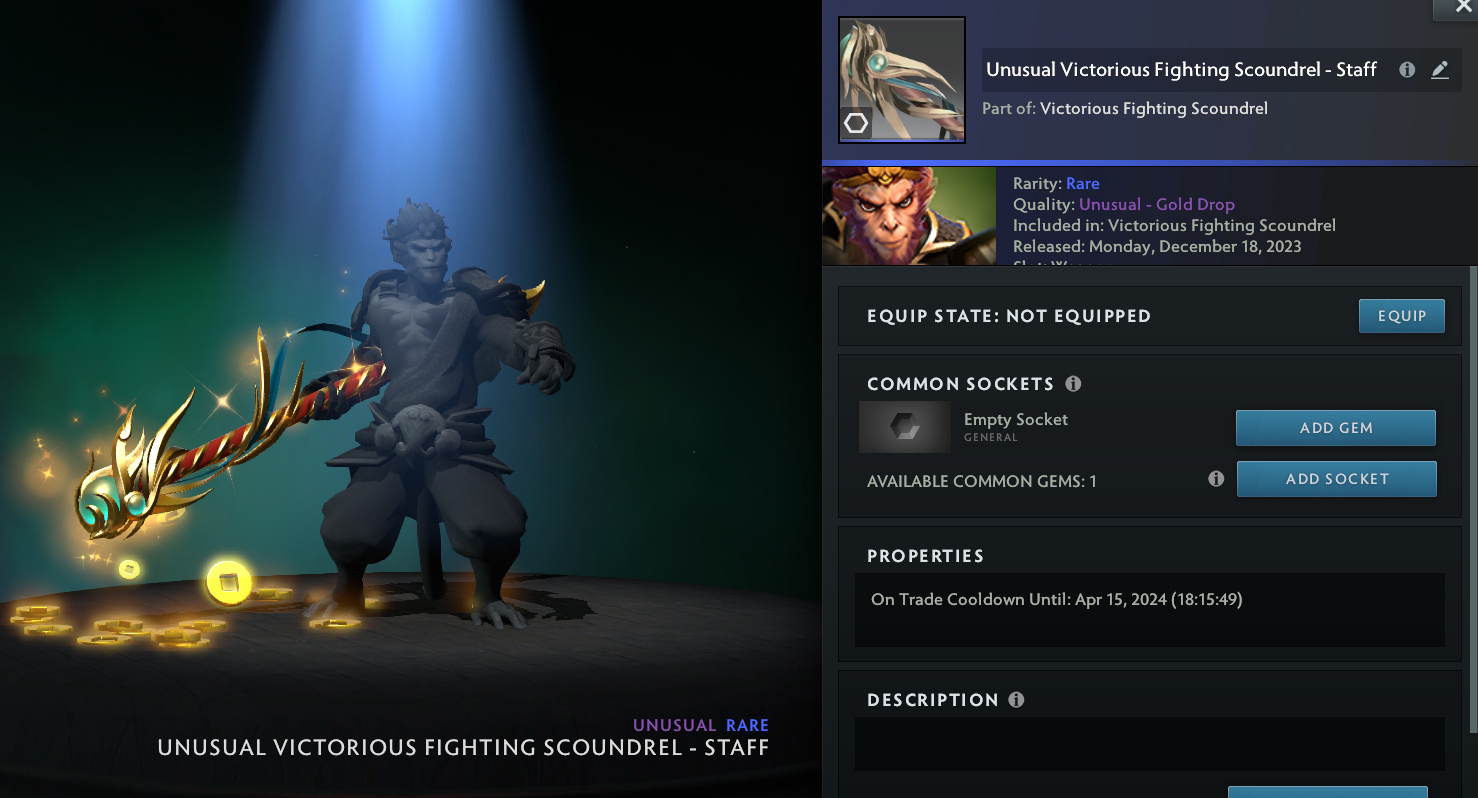Add a gem to the empty socket
Image resolution: width=1478 pixels, height=798 pixels.
coord(1335,428)
